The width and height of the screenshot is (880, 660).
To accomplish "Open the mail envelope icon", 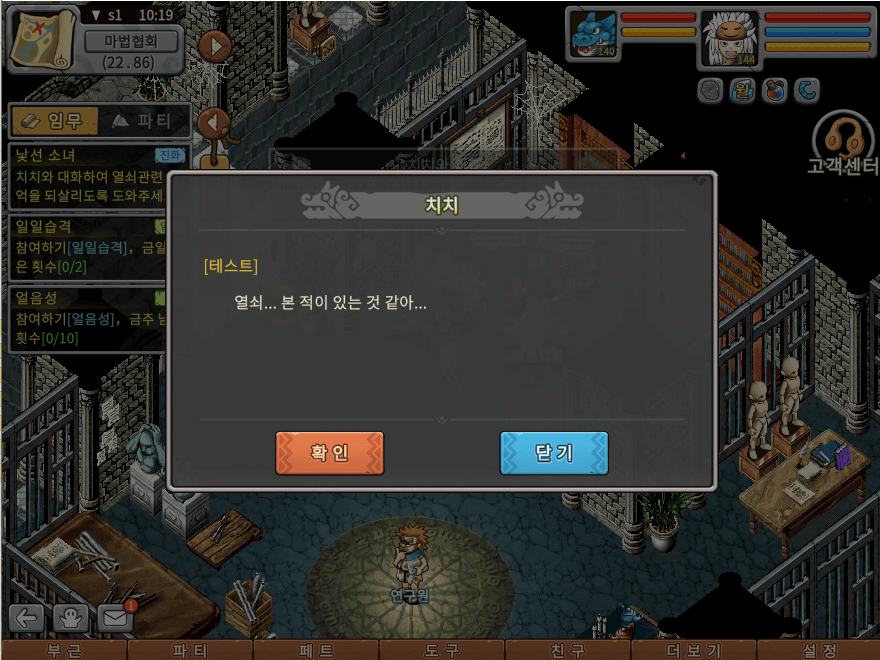I will [116, 618].
